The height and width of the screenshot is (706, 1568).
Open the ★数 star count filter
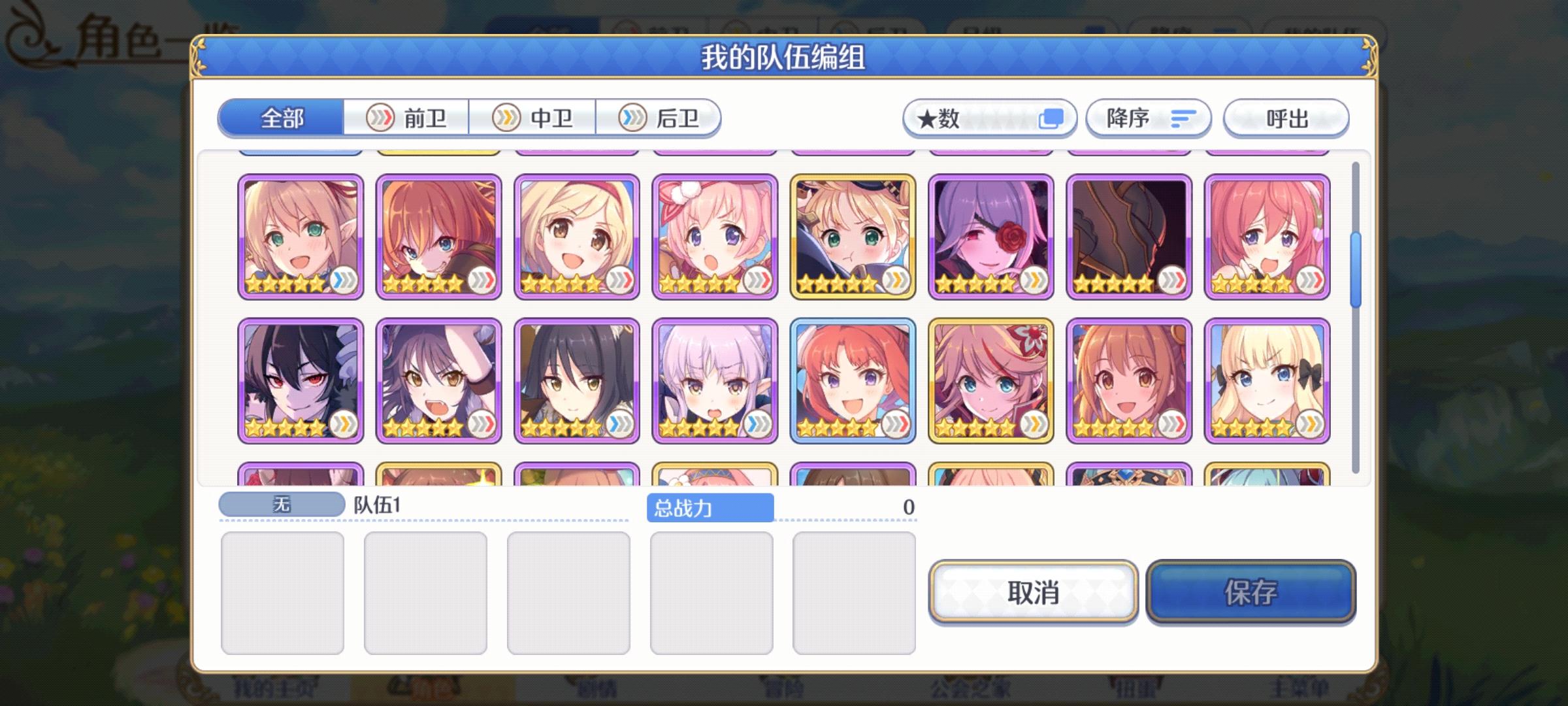[988, 118]
